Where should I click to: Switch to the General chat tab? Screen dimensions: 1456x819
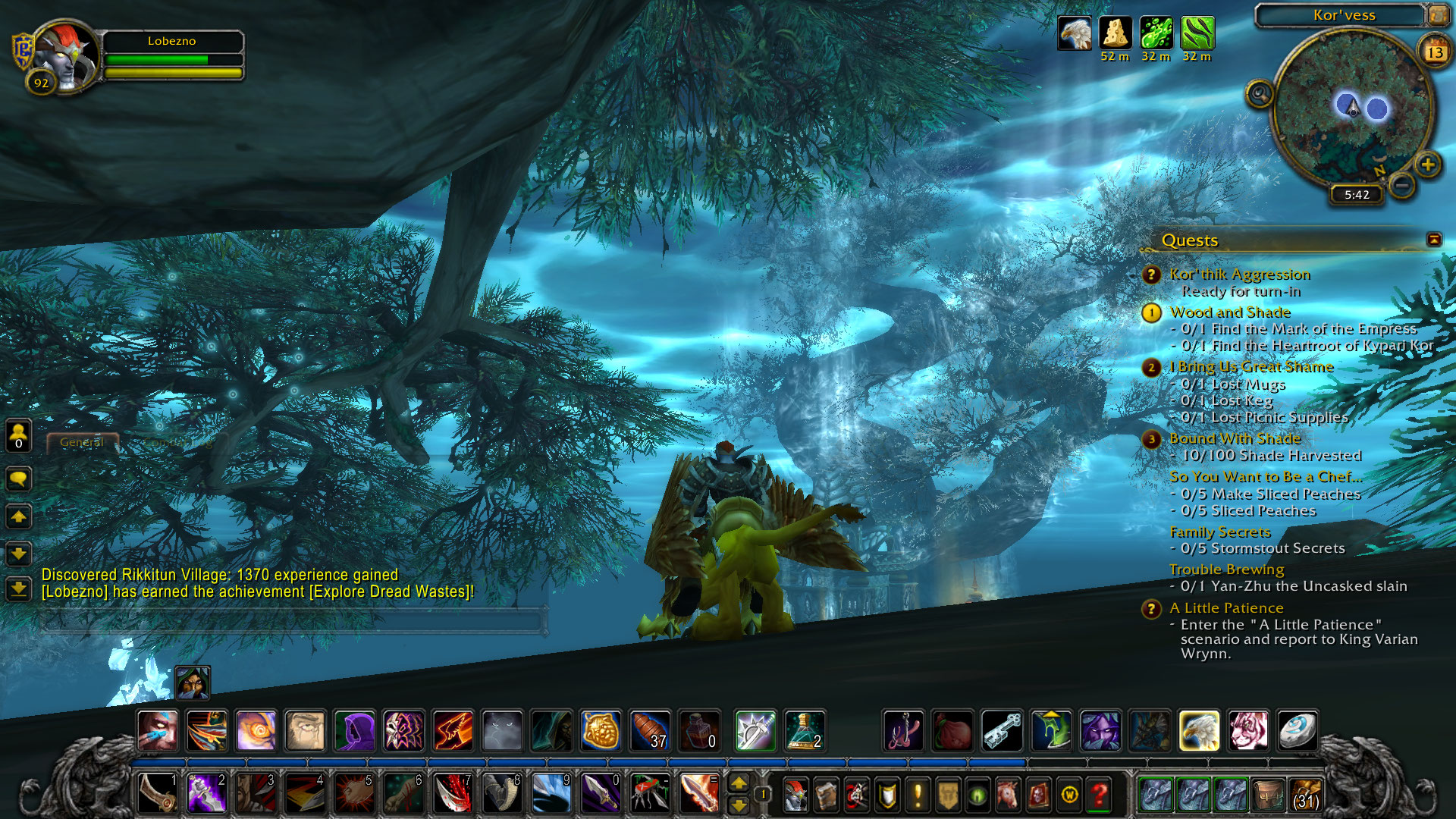pyautogui.click(x=82, y=442)
